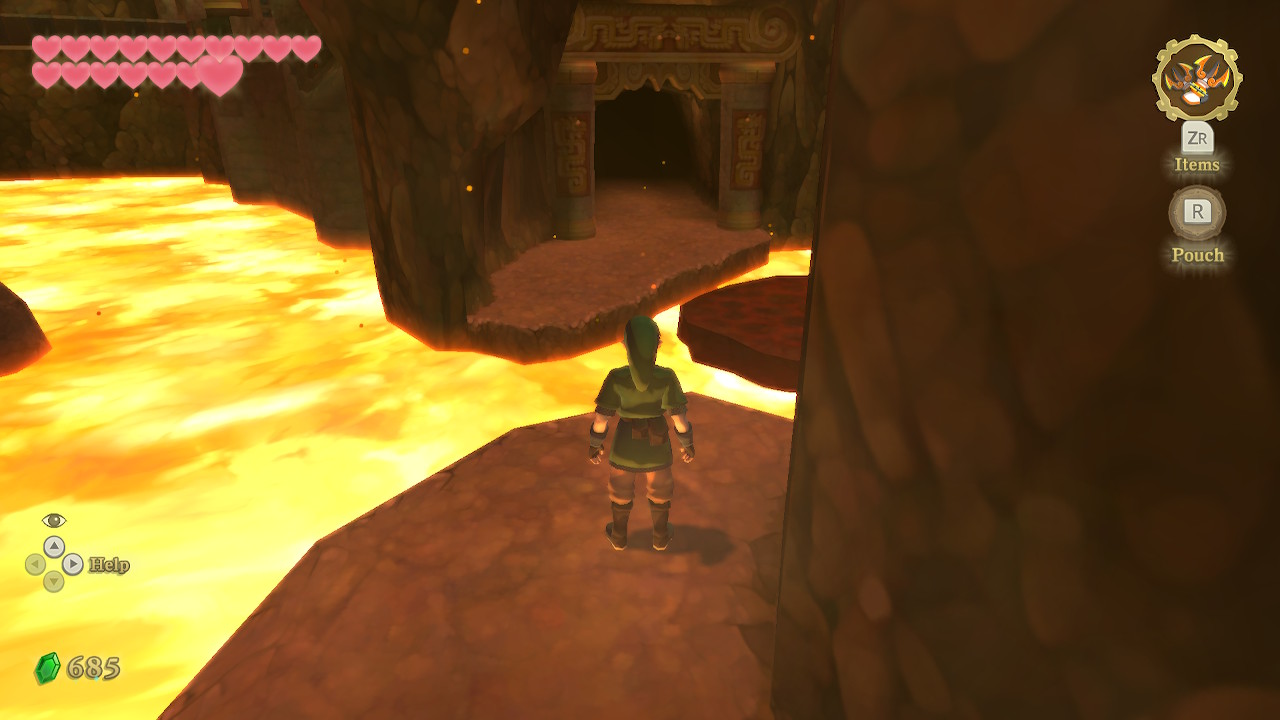This screenshot has height=720, width=1280.
Task: Toggle the eye view icon
Action: point(54,520)
